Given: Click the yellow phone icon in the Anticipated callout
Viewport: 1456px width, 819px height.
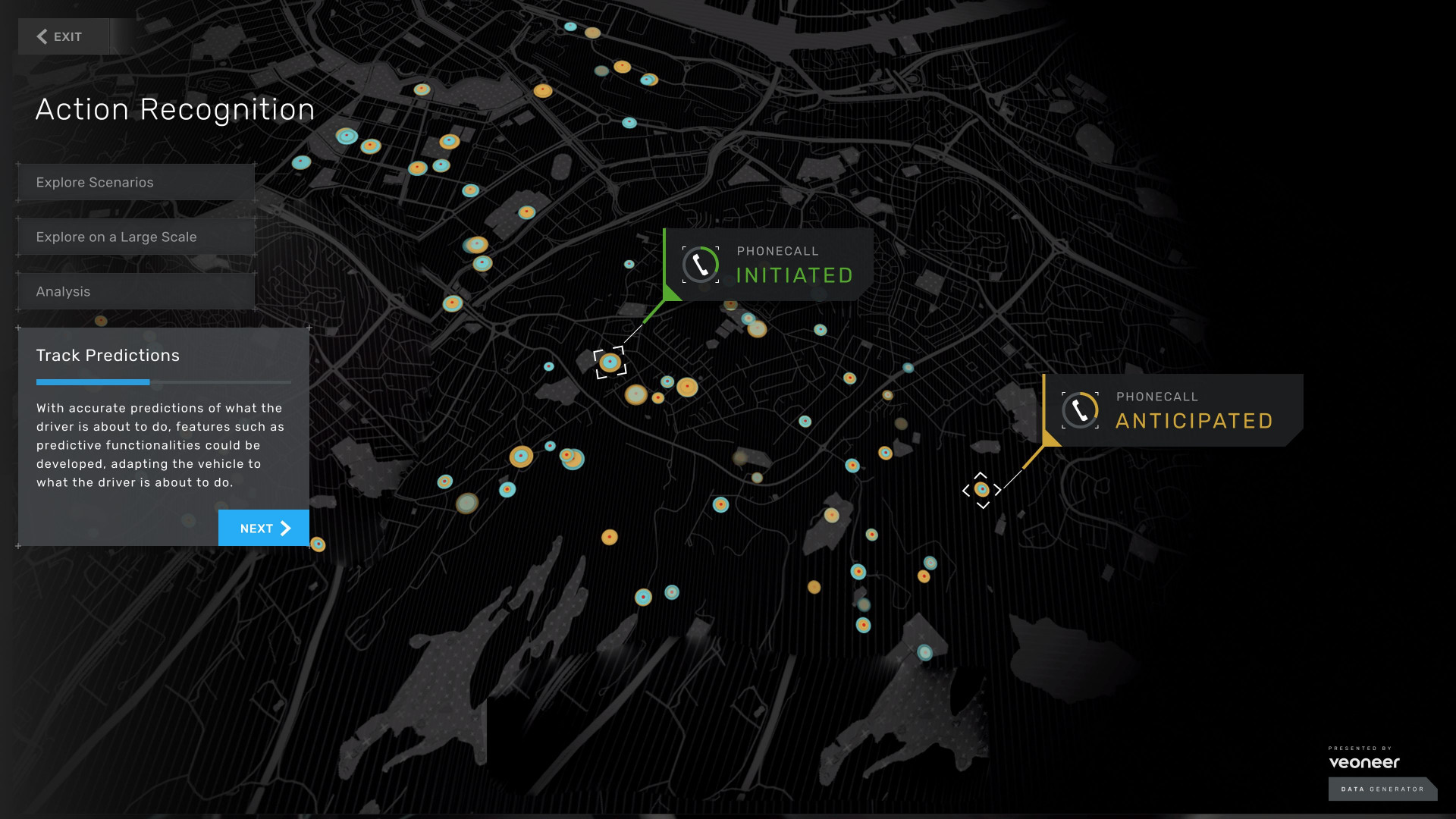Looking at the screenshot, I should 1081,410.
